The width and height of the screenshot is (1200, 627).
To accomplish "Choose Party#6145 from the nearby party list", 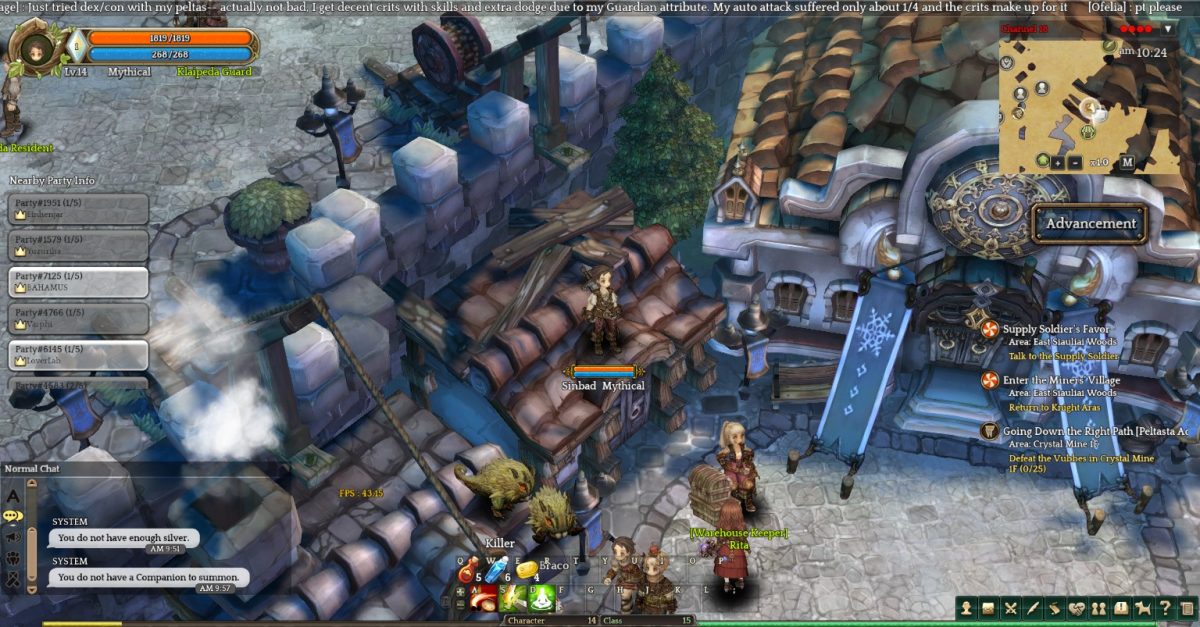I will (x=79, y=354).
